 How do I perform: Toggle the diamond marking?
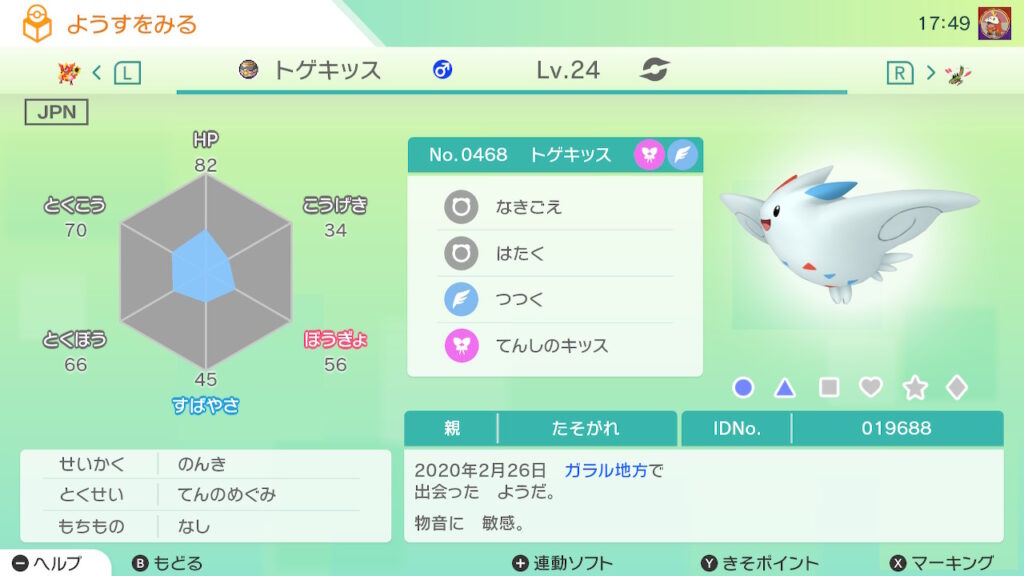click(x=957, y=388)
